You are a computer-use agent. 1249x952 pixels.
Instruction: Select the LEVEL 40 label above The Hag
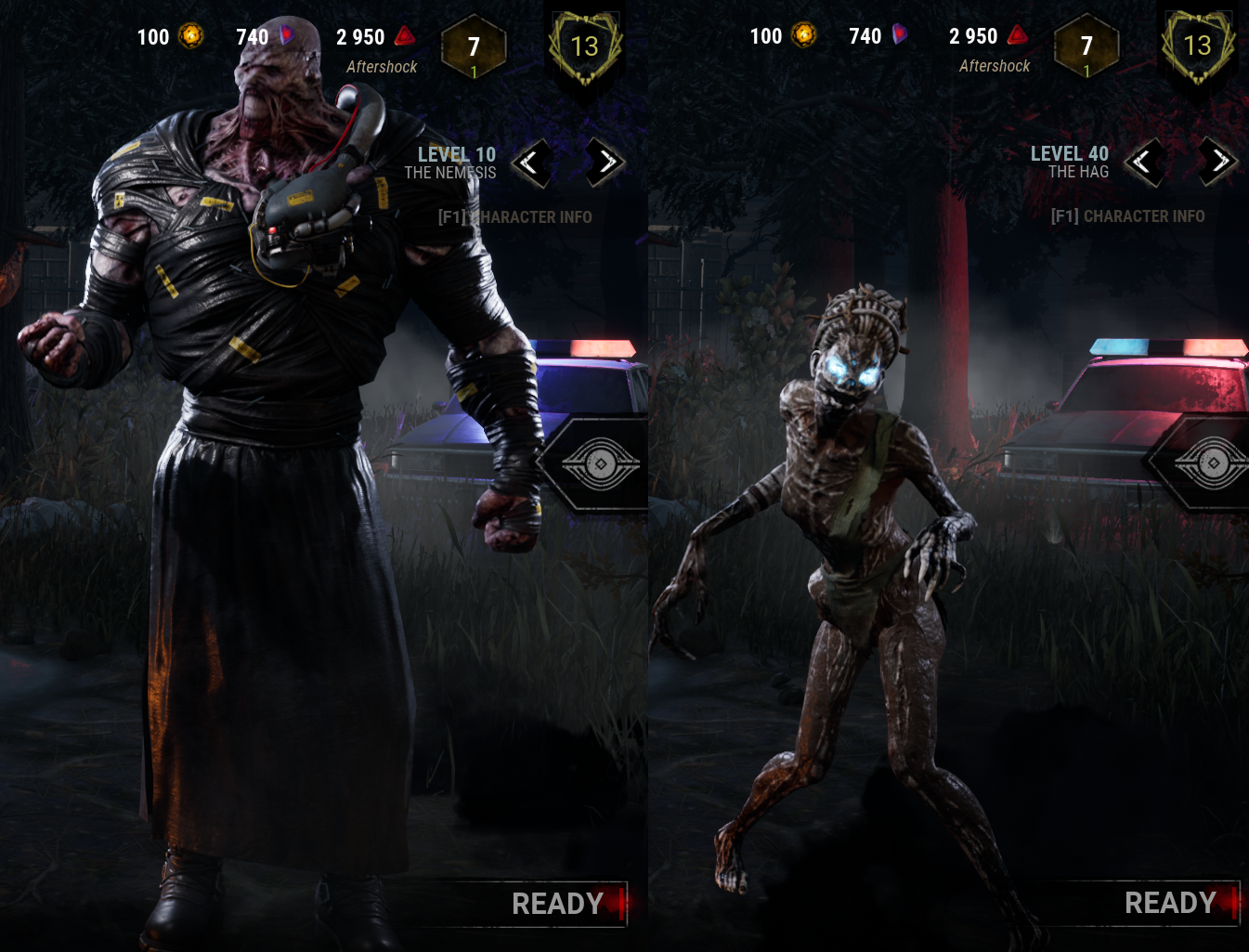coord(1070,154)
